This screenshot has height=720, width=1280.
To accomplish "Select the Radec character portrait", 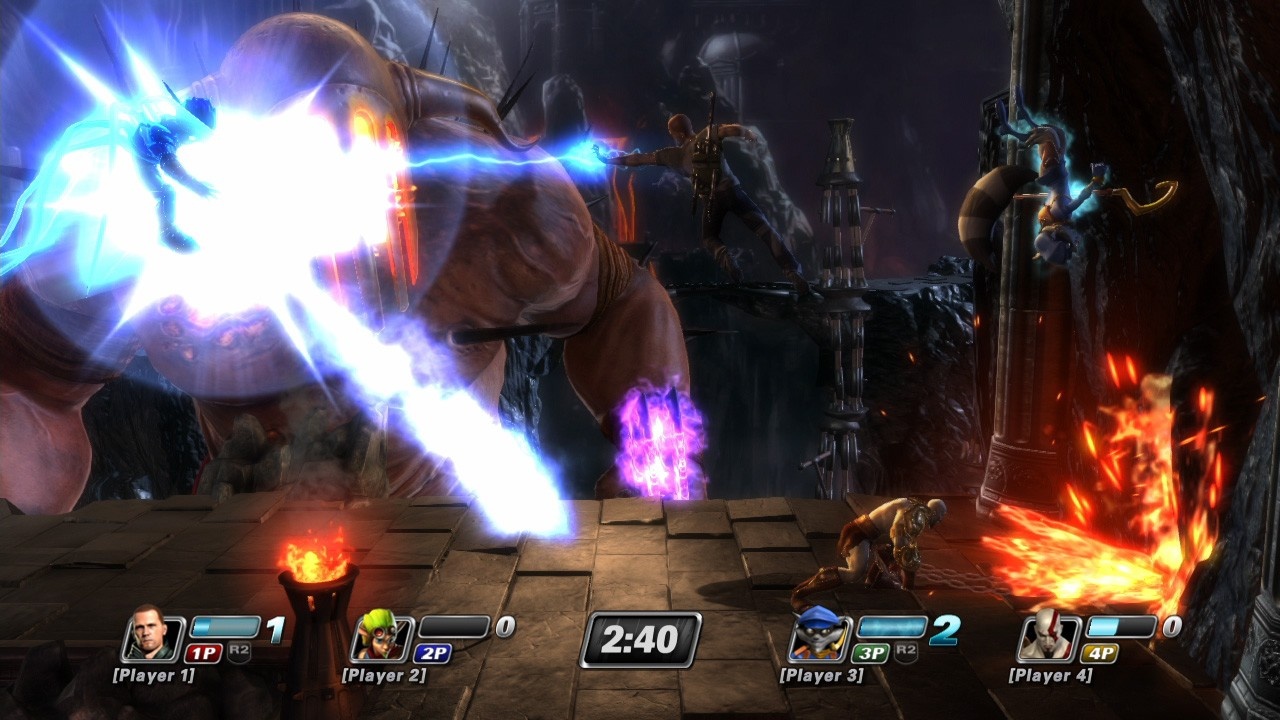I will [x=152, y=636].
